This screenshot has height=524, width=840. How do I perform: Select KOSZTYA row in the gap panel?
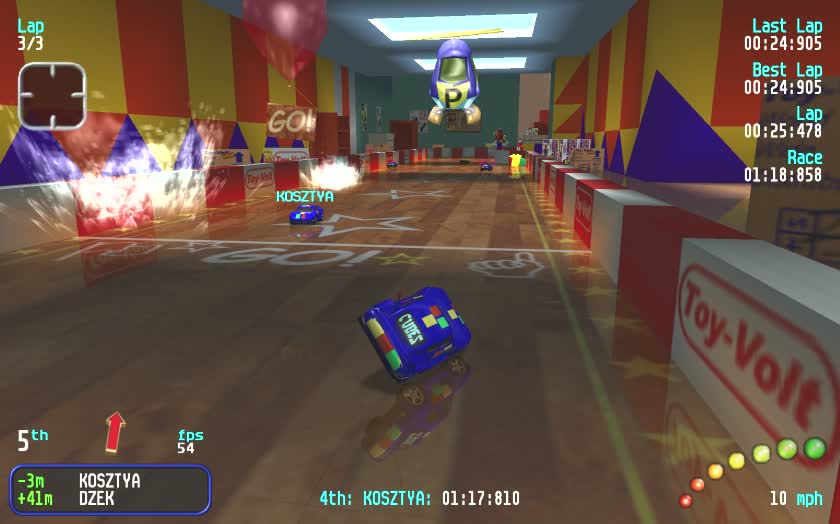point(109,481)
